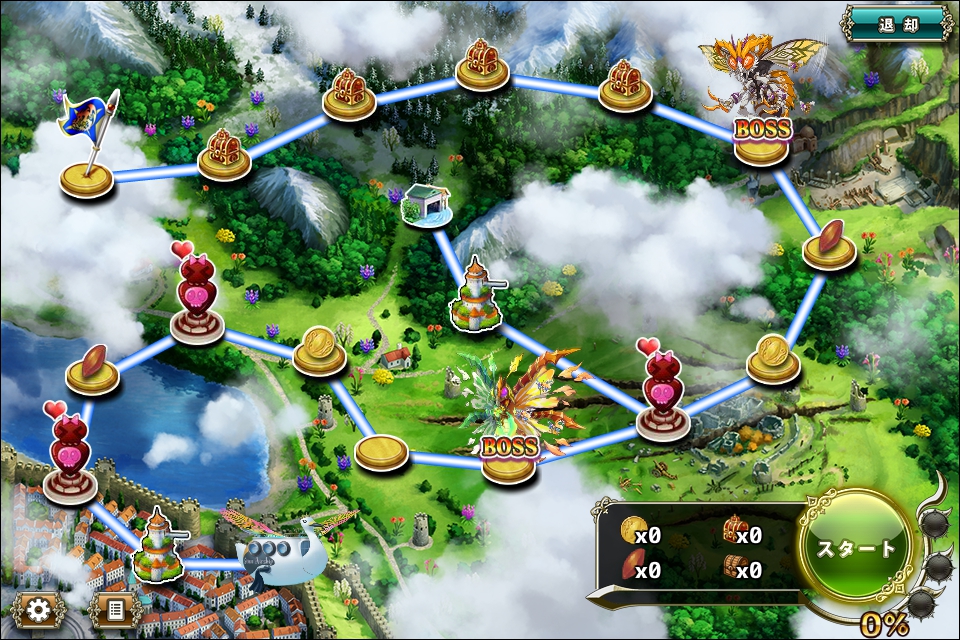
Task: Click the 退却 retreat button
Action: [896, 23]
